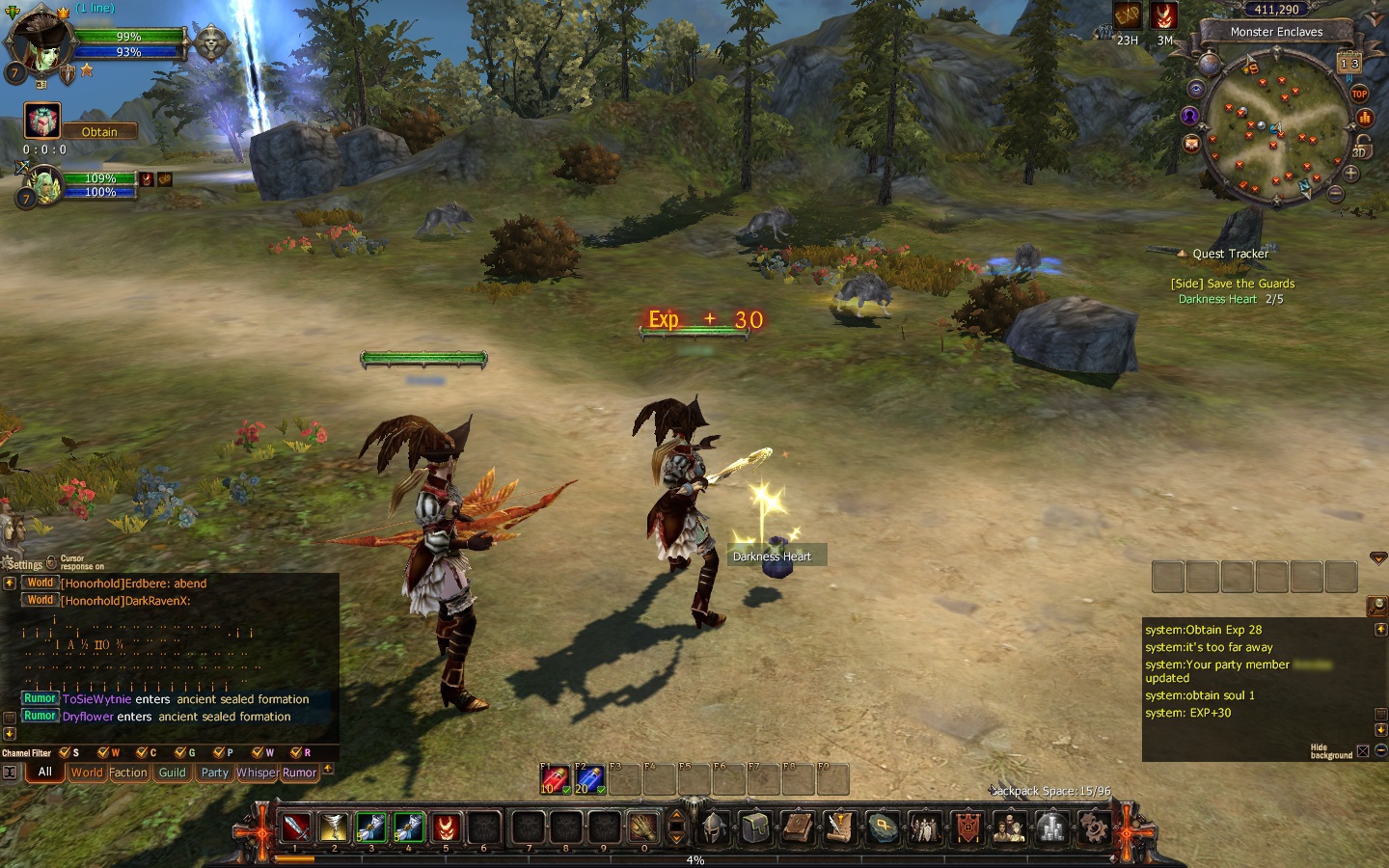Image resolution: width=1389 pixels, height=868 pixels.
Task: Use the red health potion in F1
Action: 554,779
